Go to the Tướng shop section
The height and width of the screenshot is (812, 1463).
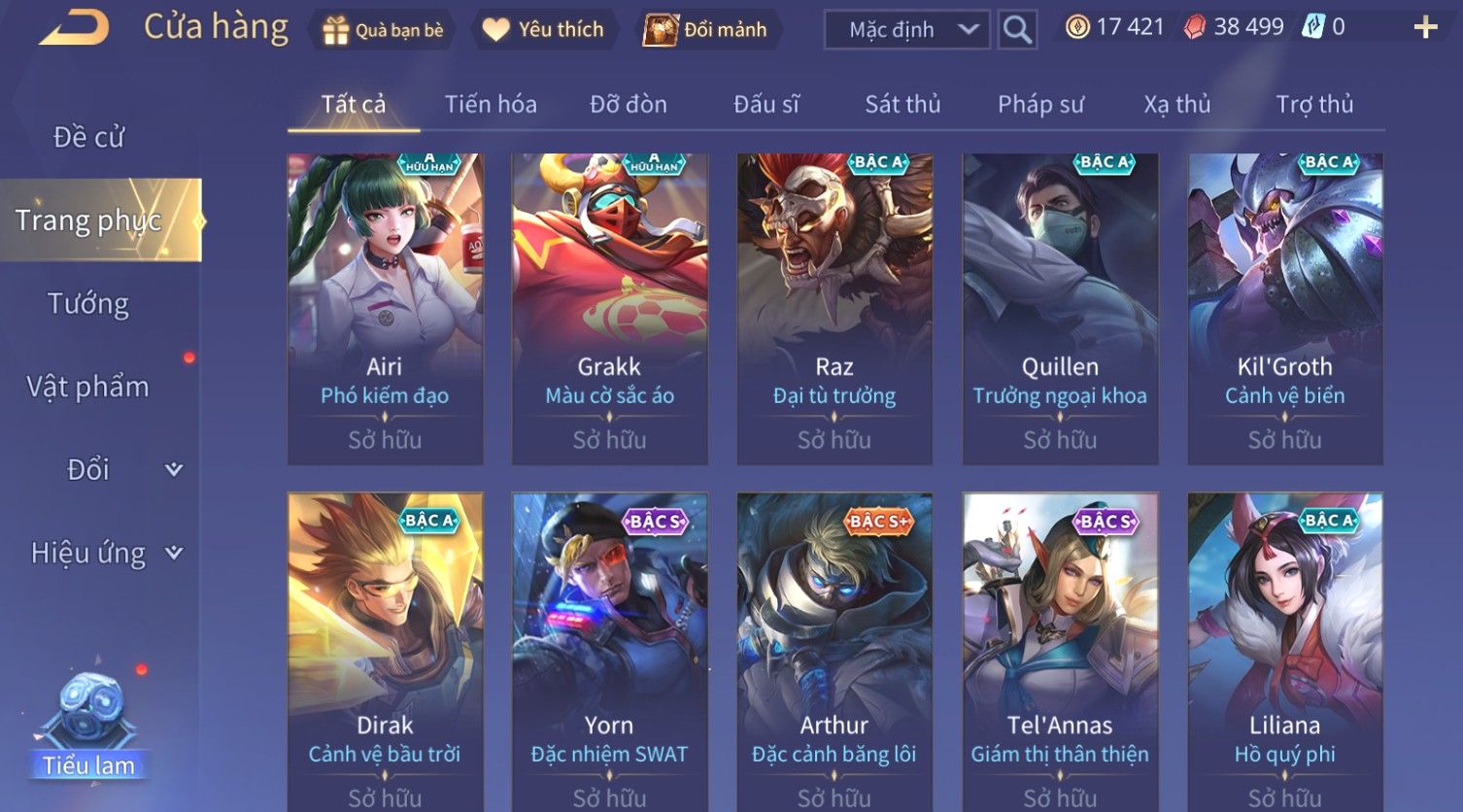tap(88, 304)
